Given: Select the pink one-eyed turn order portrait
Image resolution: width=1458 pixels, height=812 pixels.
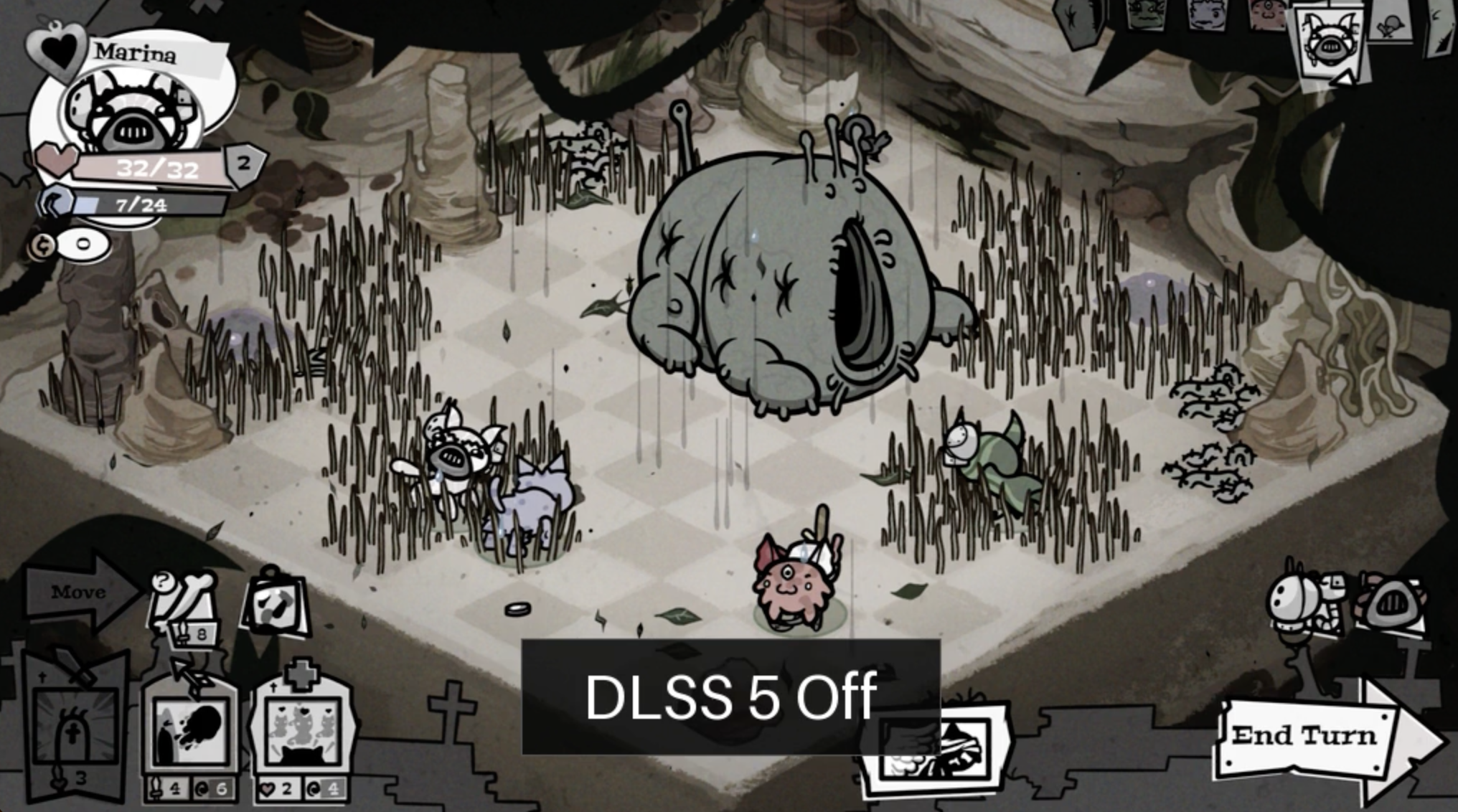Looking at the screenshot, I should click(x=1266, y=14).
